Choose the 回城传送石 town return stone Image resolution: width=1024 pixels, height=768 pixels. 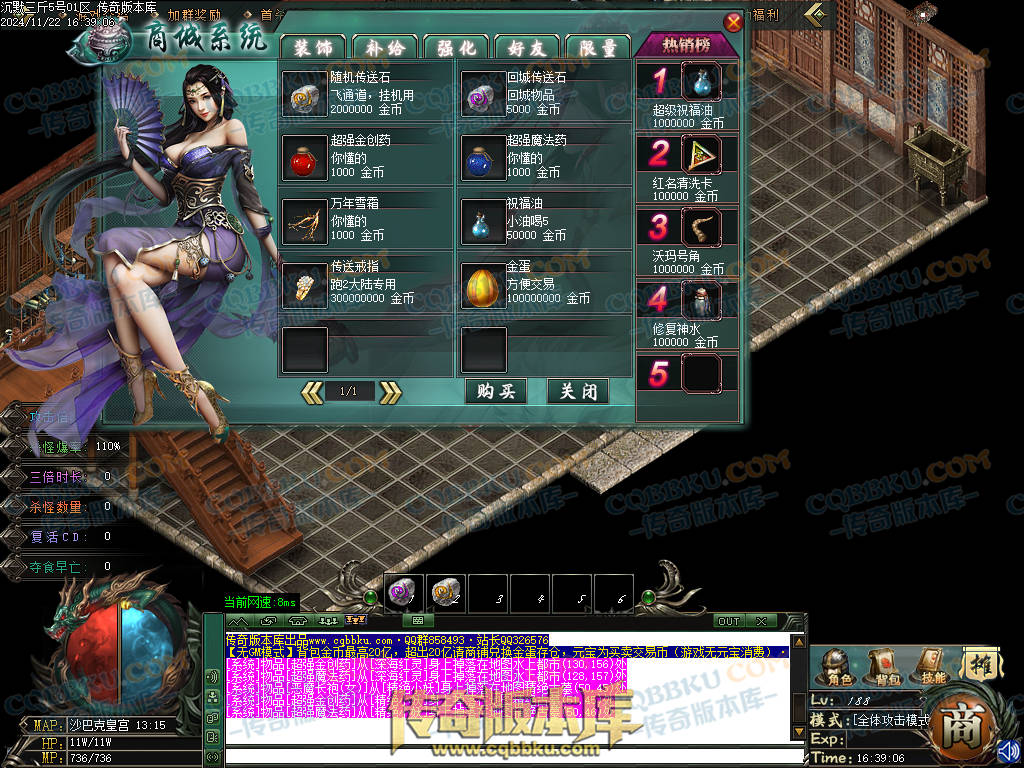[x=481, y=94]
